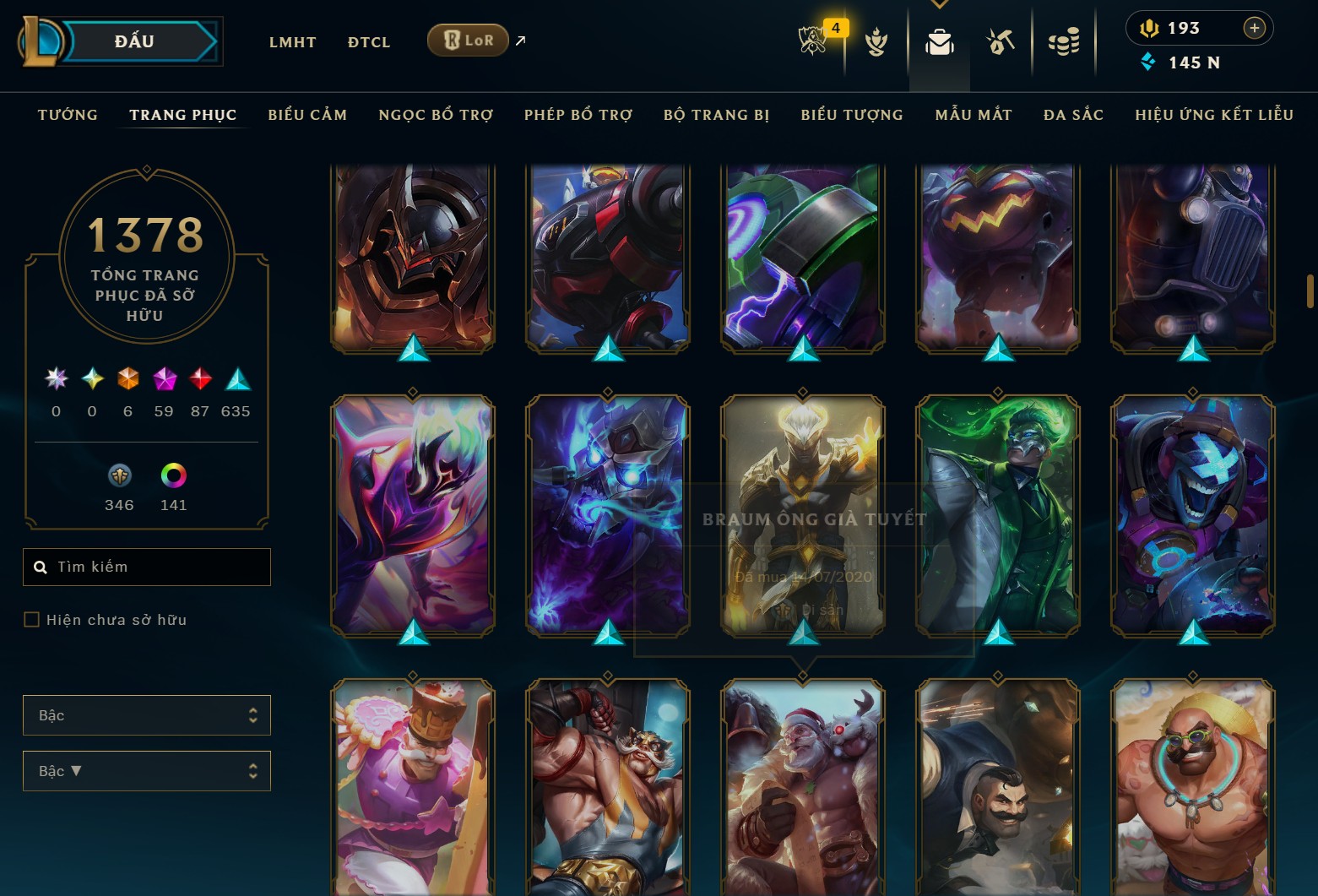Click the esports trophy icon showing 4 notifications
The height and width of the screenshot is (896, 1318).
[811, 40]
